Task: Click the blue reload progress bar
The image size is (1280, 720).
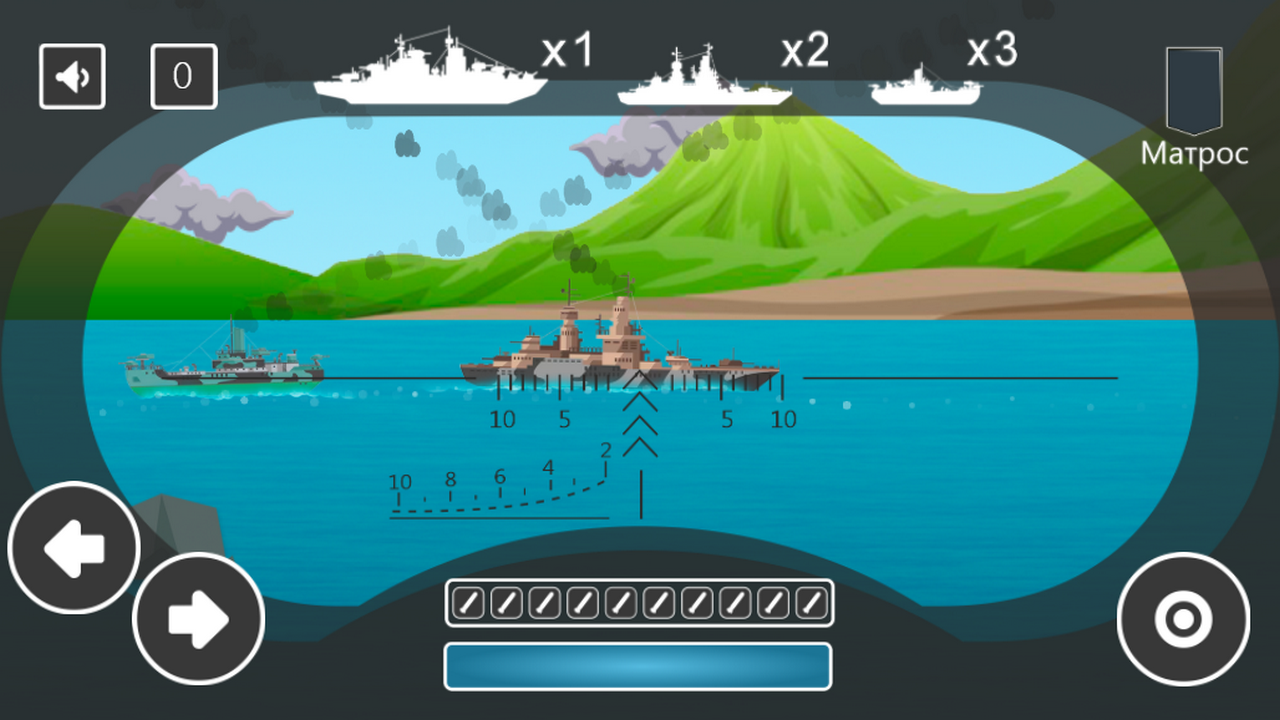Action: tap(638, 666)
